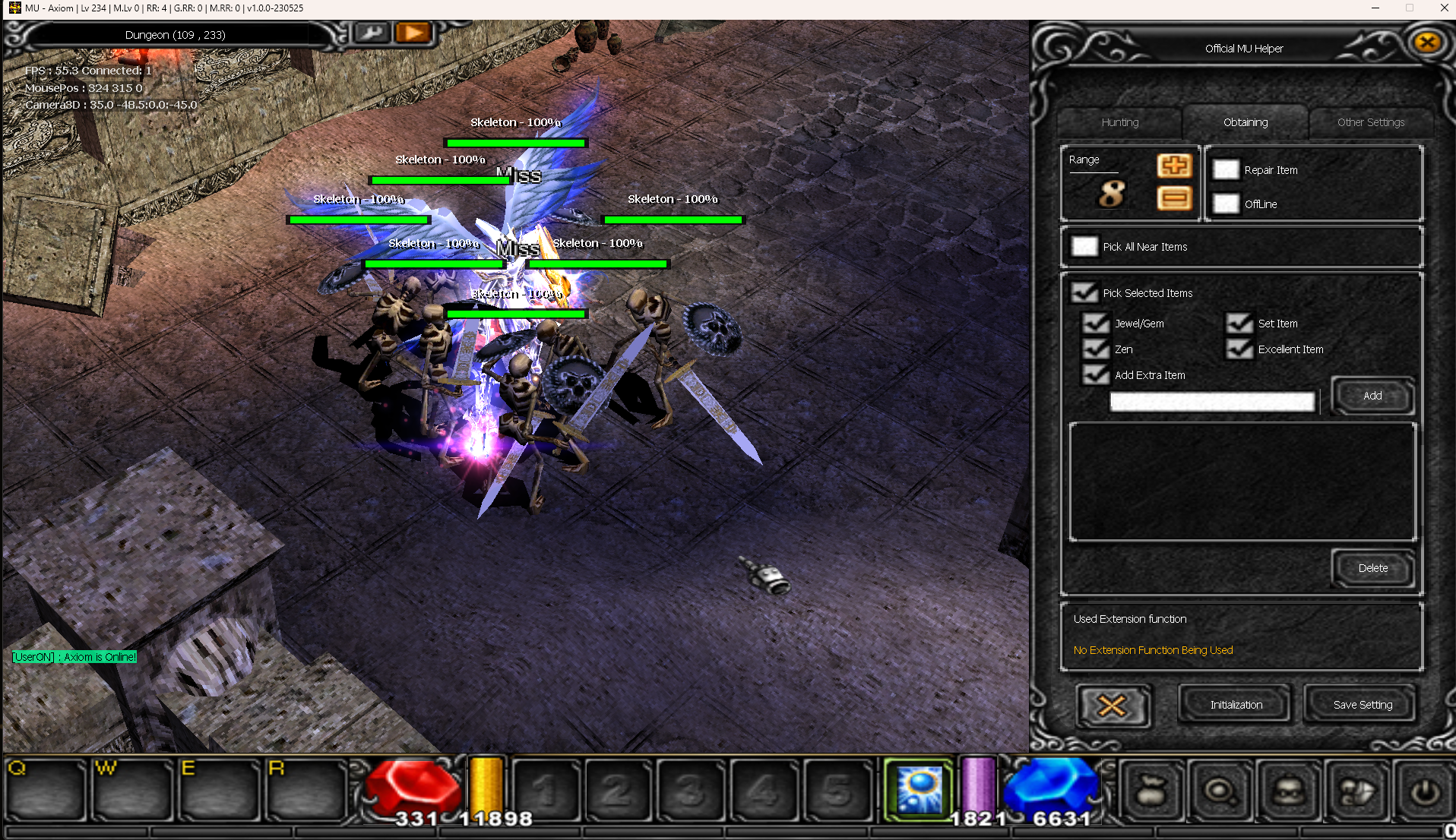The width and height of the screenshot is (1456, 840).
Task: Toggle the Zen pickup checkbox
Action: point(1096,349)
